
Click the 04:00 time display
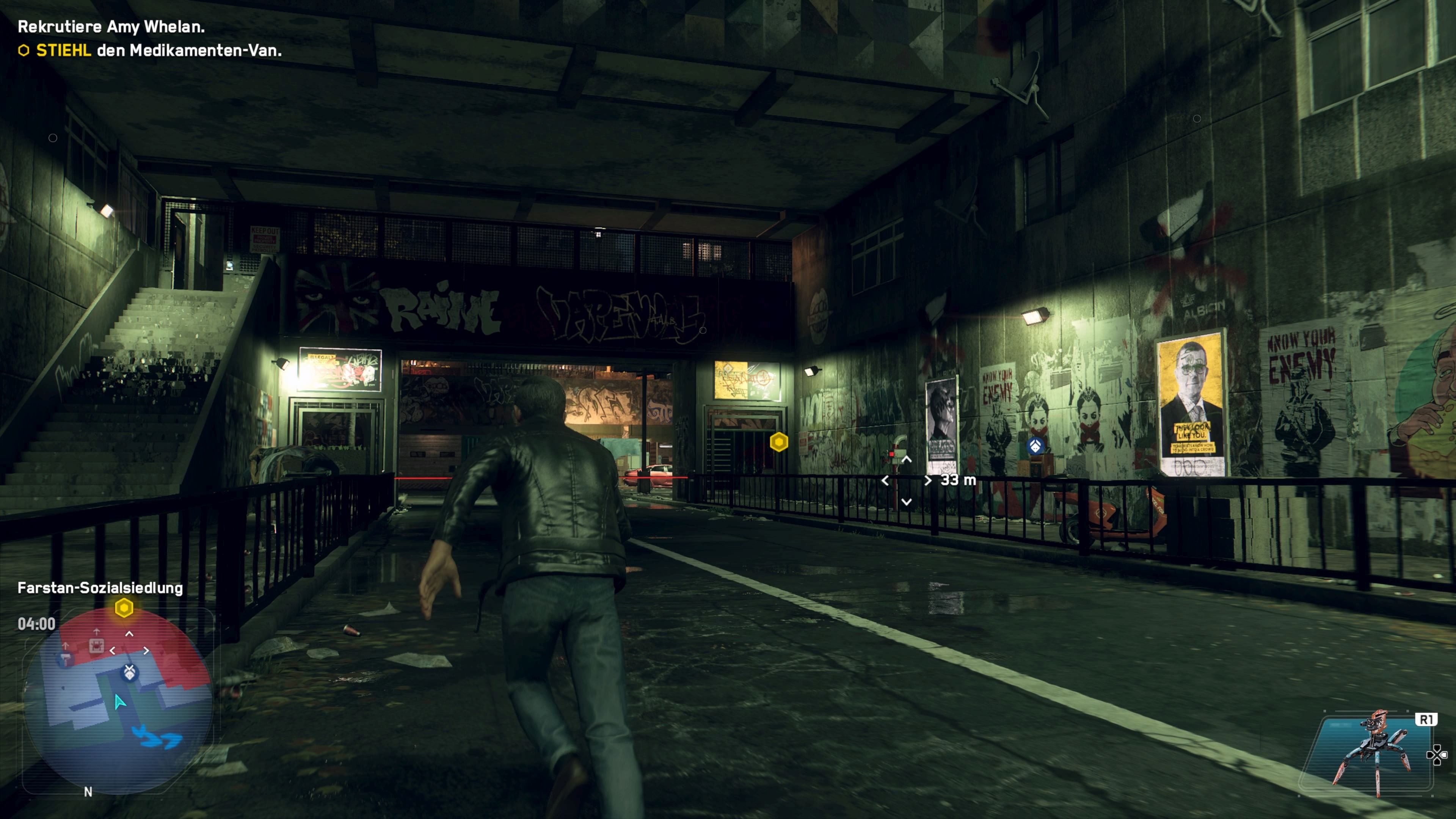(x=37, y=624)
